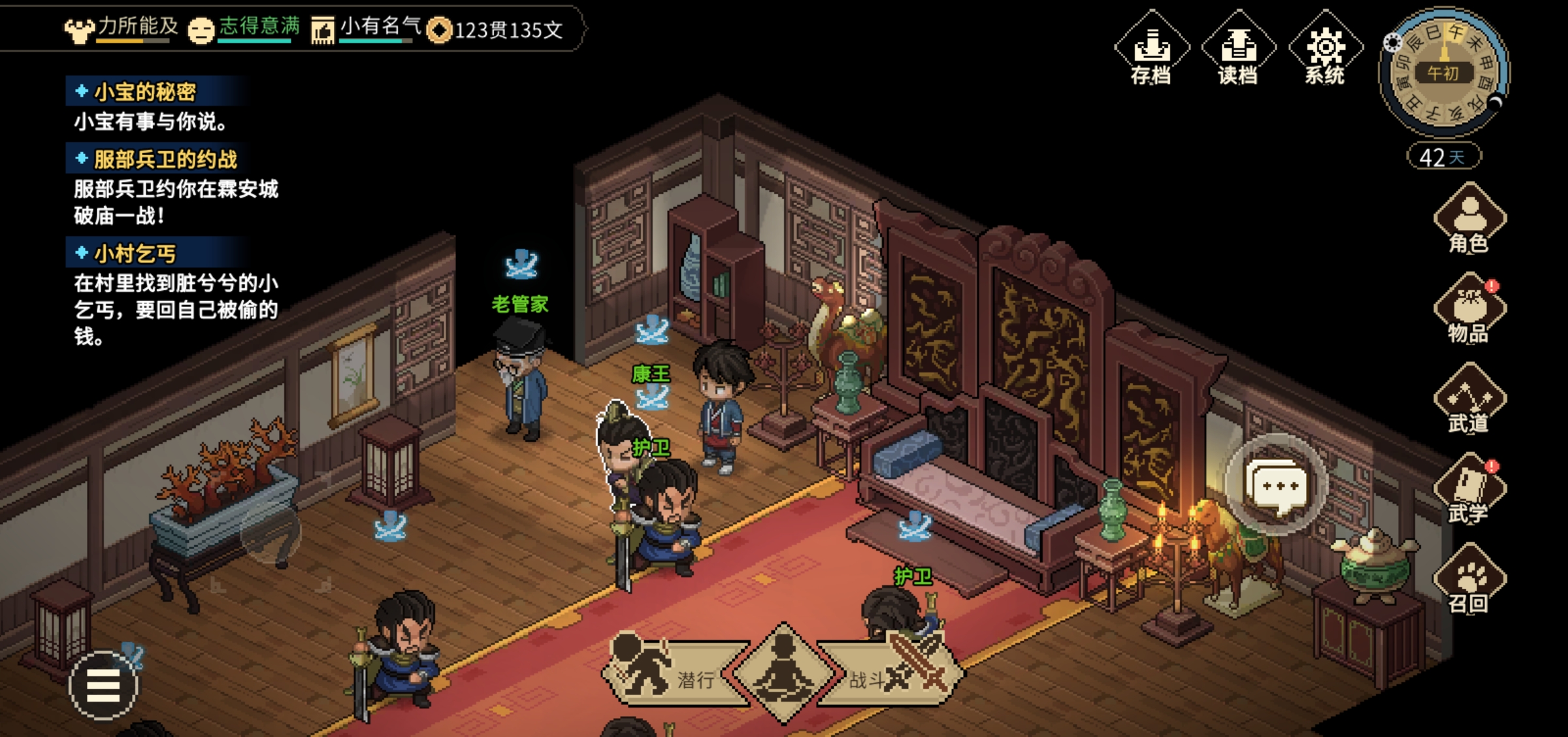Viewport: 1568px width, 737px height.
Task: Open the 武学 martial arts book
Action: (x=1469, y=490)
